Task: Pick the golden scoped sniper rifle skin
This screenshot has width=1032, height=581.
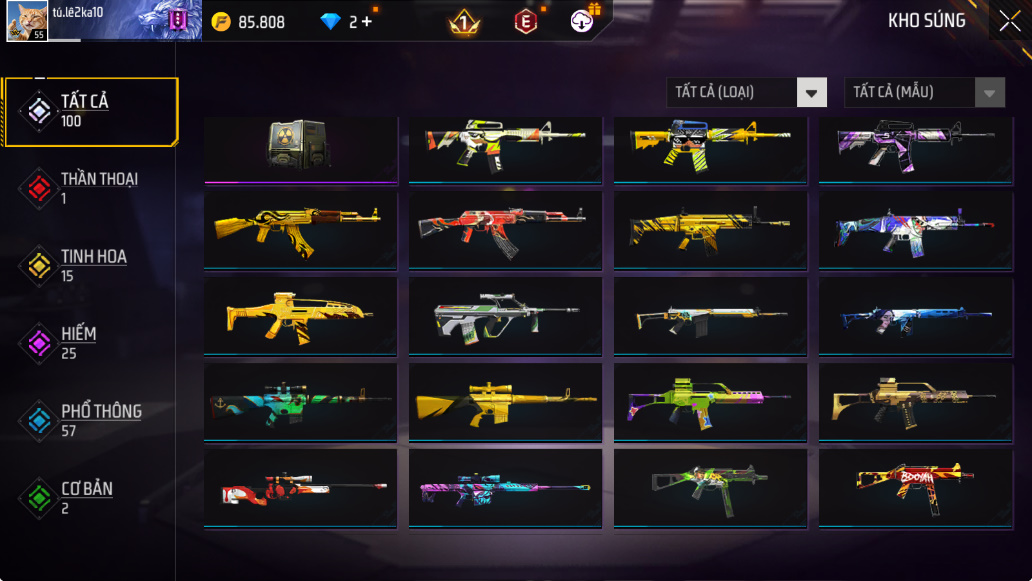Action: [505, 402]
